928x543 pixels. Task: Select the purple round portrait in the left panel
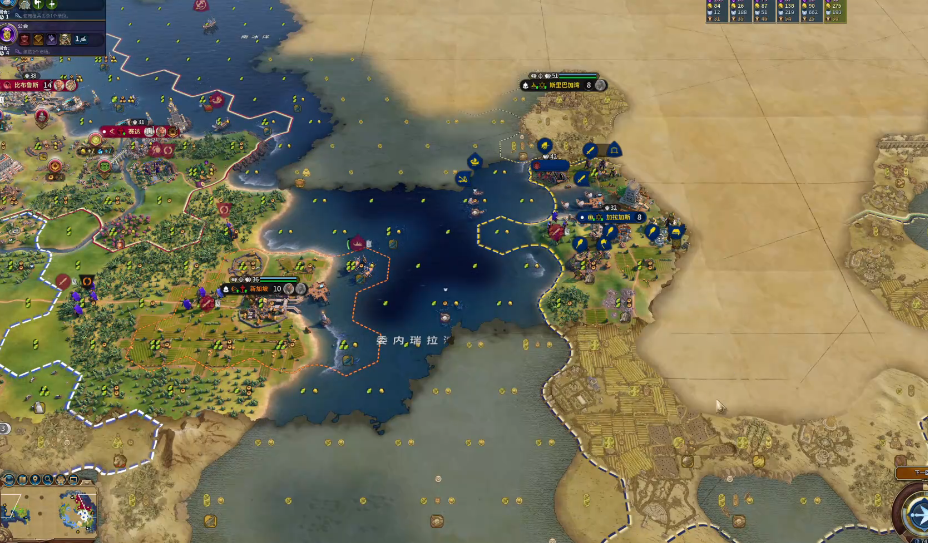tap(7, 34)
